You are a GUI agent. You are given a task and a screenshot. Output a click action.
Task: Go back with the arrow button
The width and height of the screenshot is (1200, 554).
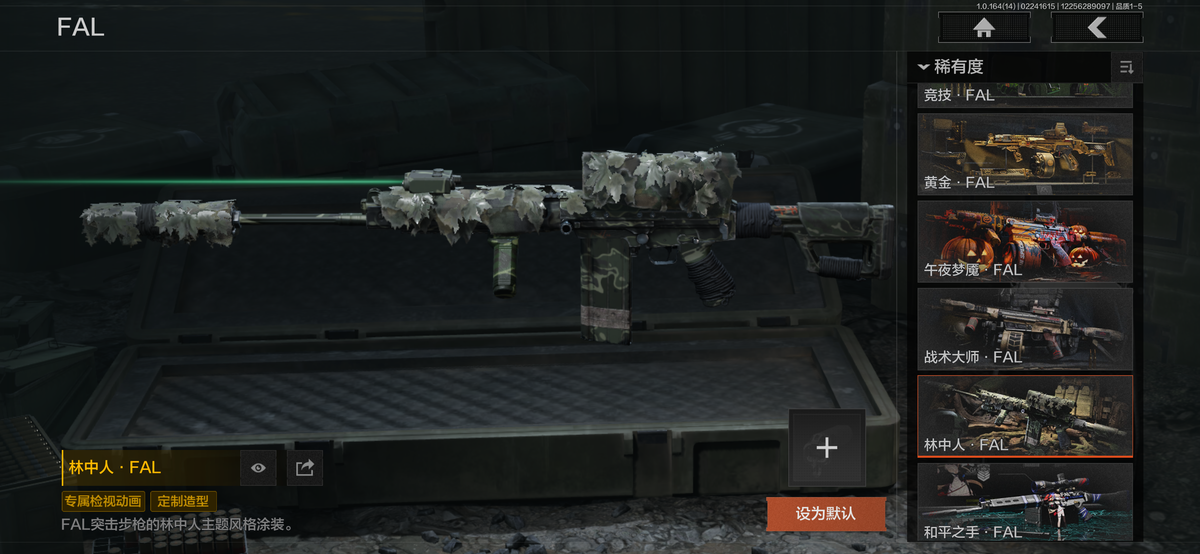tap(1097, 28)
